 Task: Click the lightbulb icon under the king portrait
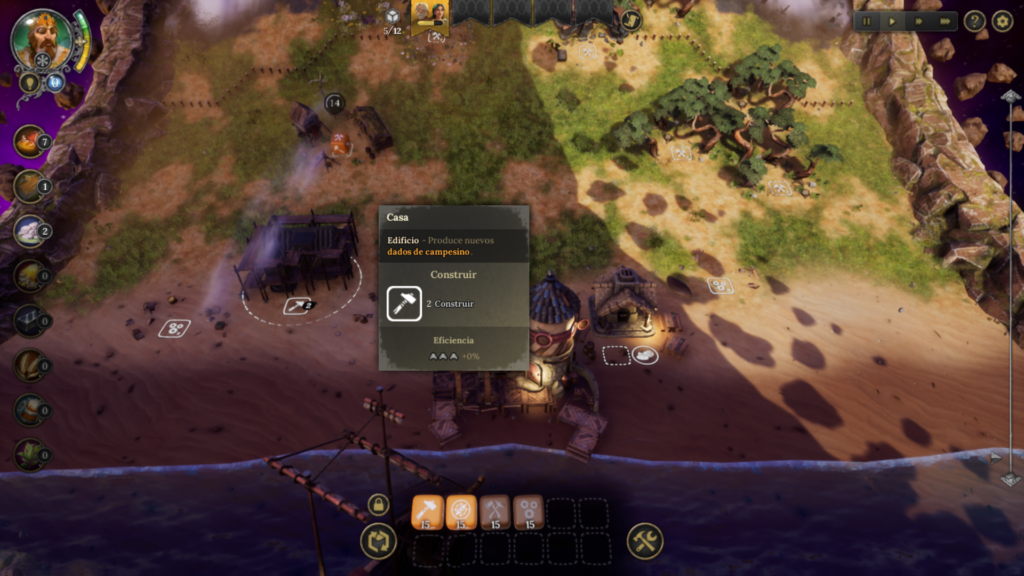pyautogui.click(x=29, y=82)
